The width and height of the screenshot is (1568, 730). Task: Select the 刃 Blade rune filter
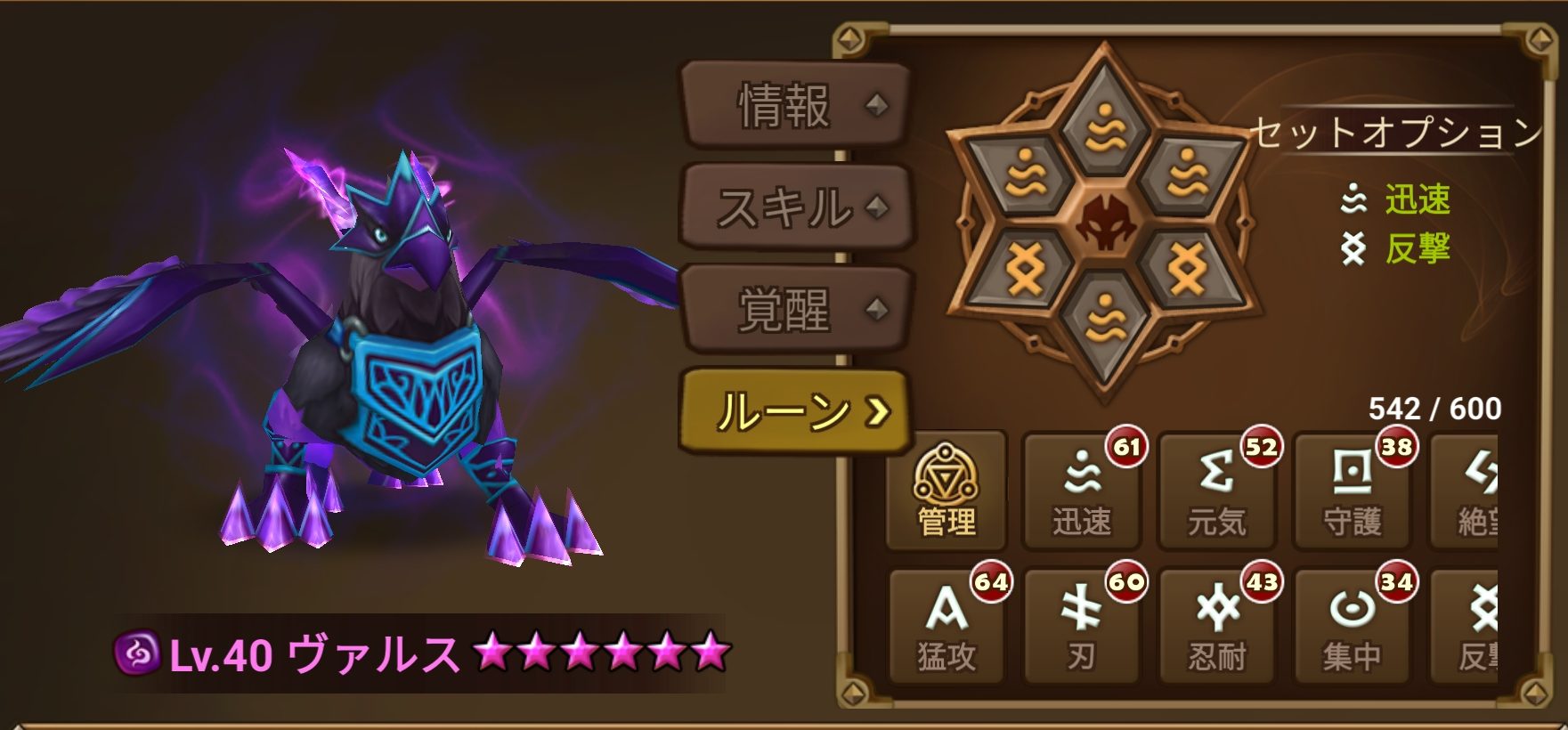coord(1081,623)
